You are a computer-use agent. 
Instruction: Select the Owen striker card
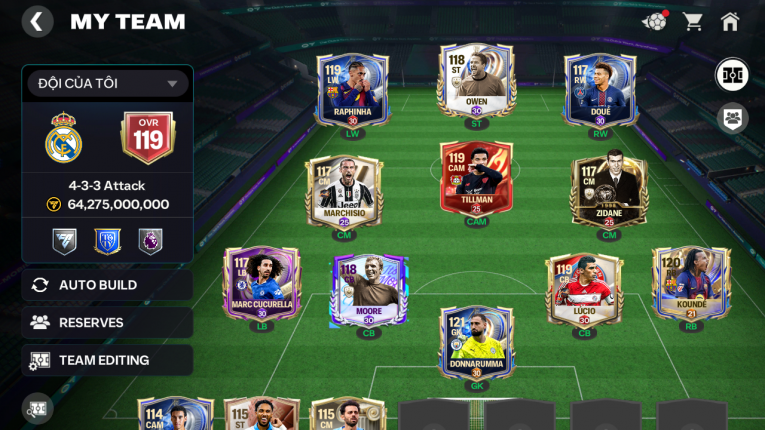(x=476, y=80)
